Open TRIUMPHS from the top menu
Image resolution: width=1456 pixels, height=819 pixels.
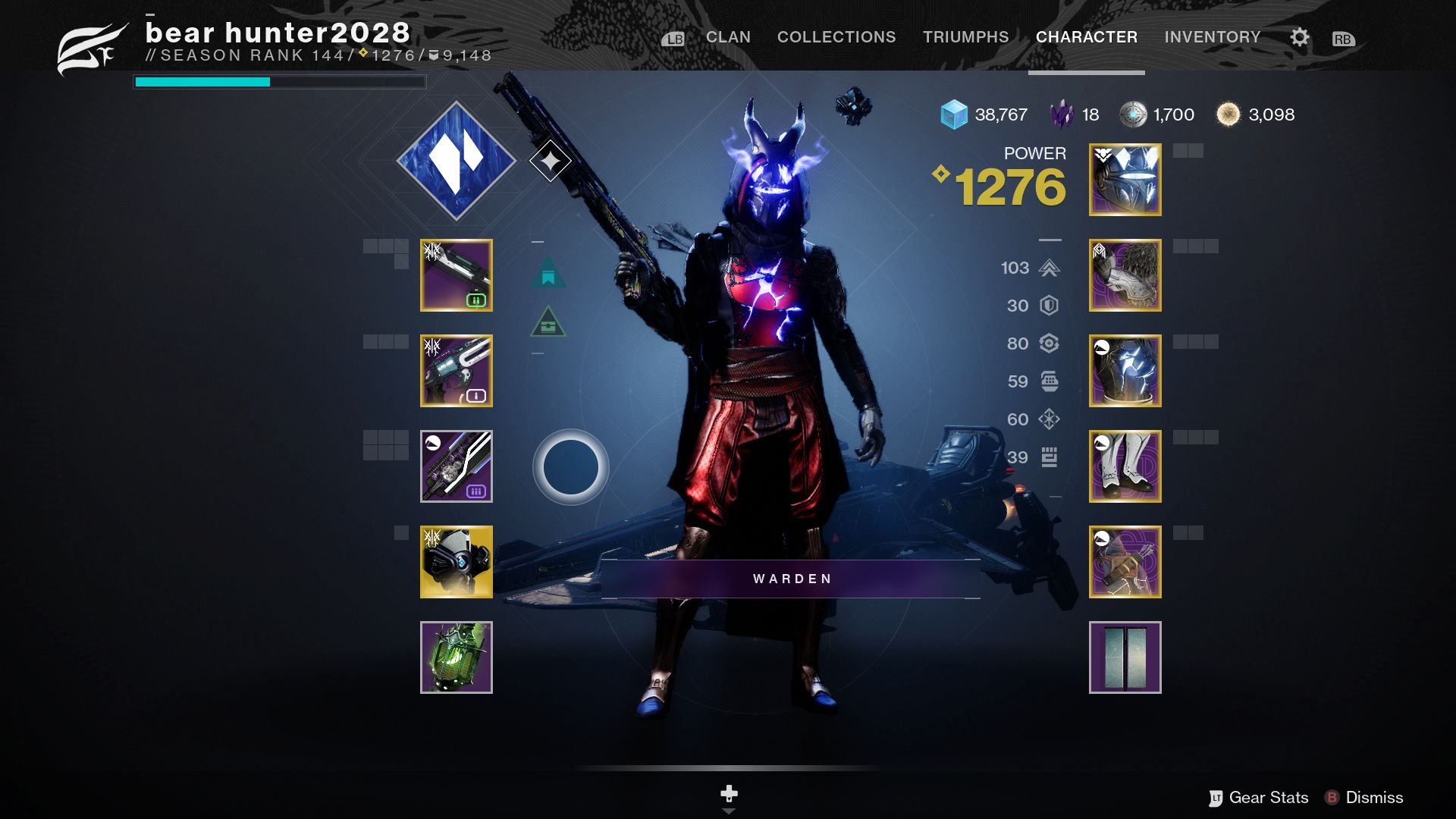[965, 36]
